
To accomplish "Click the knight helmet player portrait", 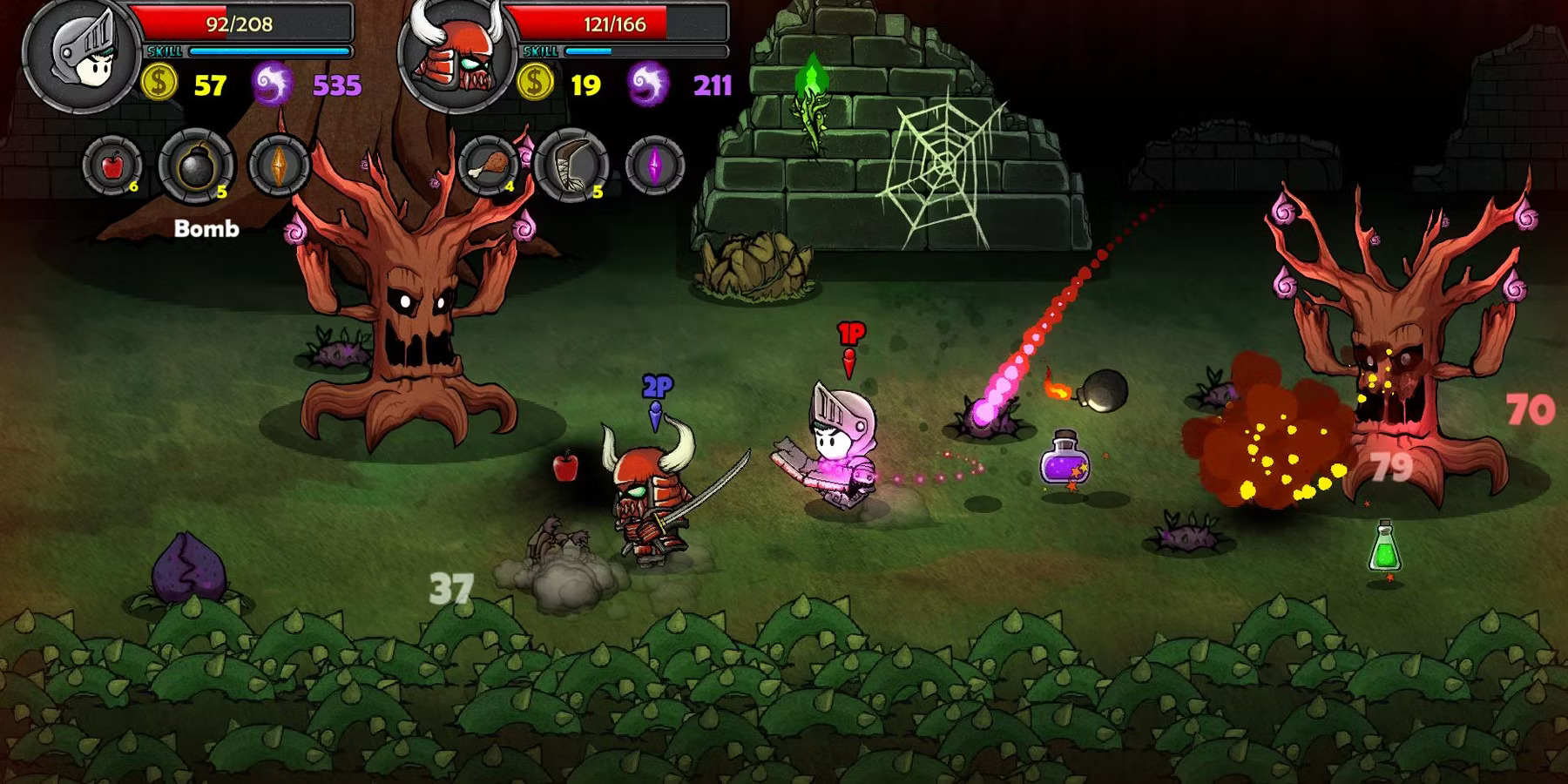I will coord(81,54).
